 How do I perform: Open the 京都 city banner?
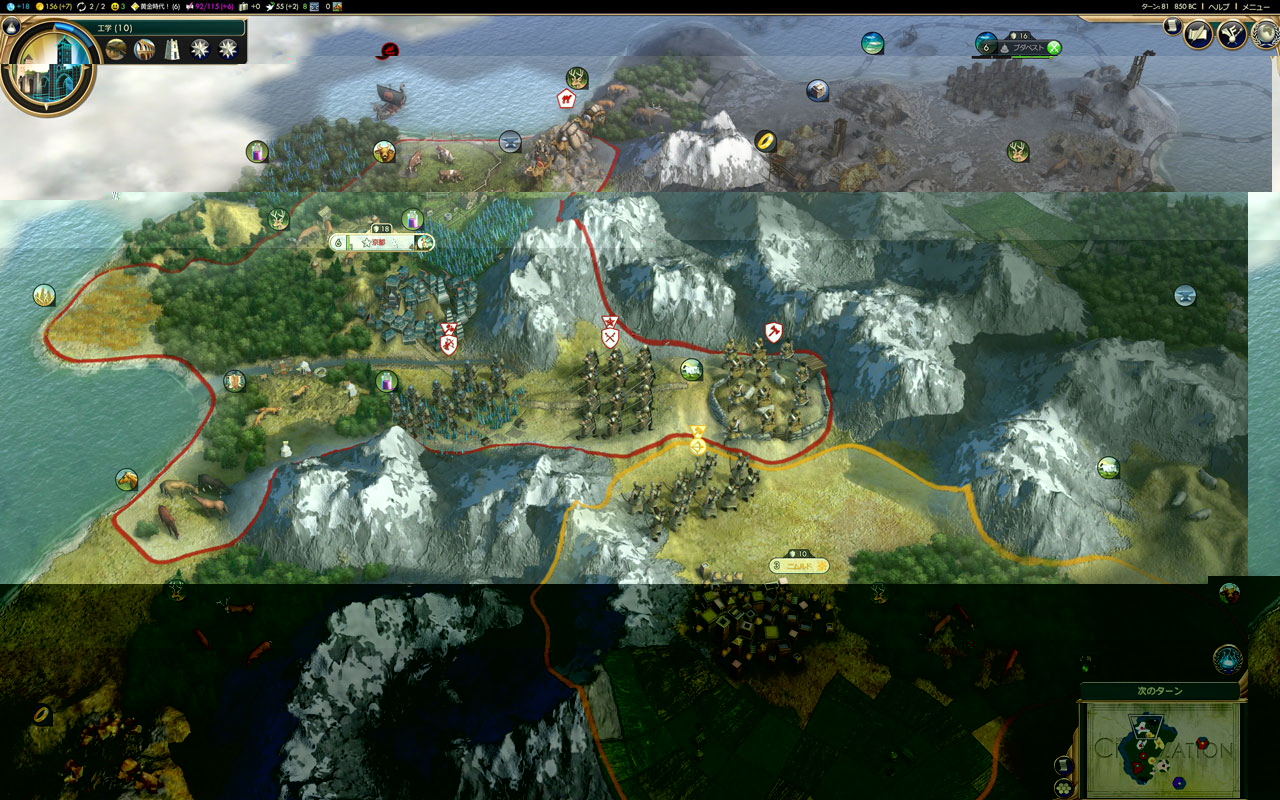(380, 242)
